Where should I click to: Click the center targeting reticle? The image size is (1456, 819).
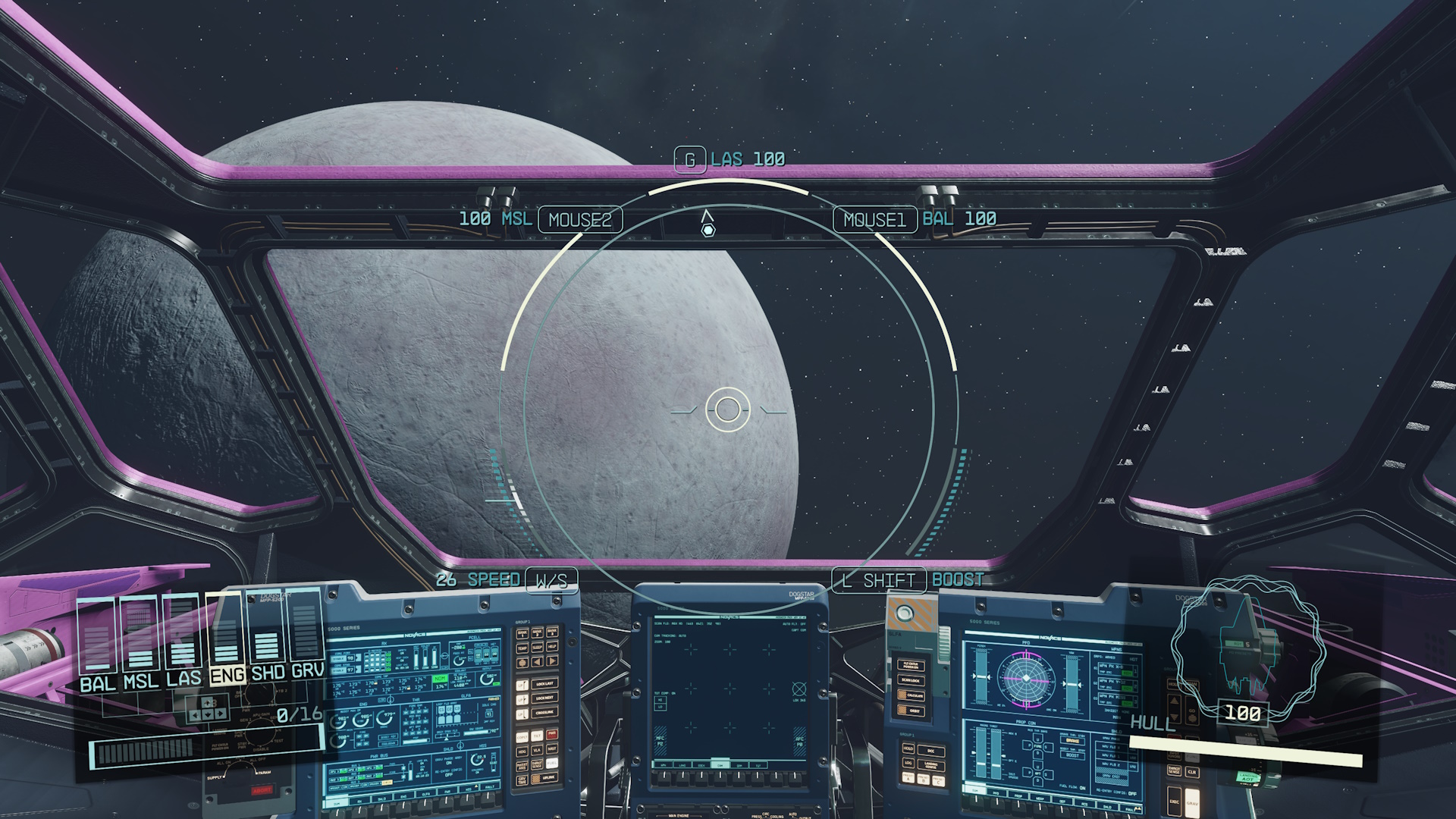tap(728, 409)
